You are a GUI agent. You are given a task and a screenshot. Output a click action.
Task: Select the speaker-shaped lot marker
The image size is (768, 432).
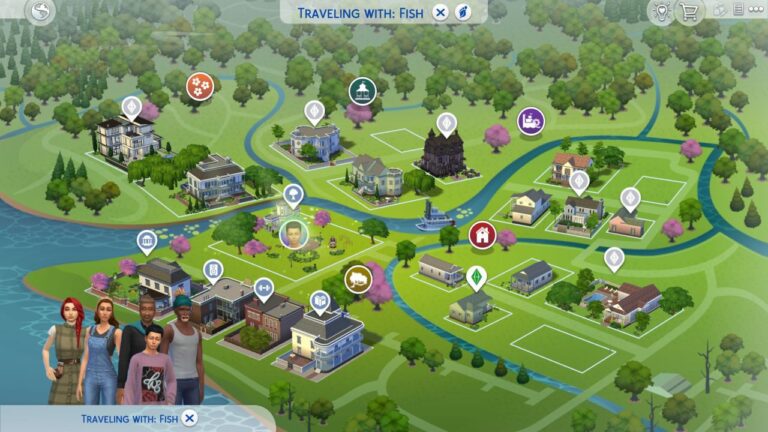coord(213,270)
